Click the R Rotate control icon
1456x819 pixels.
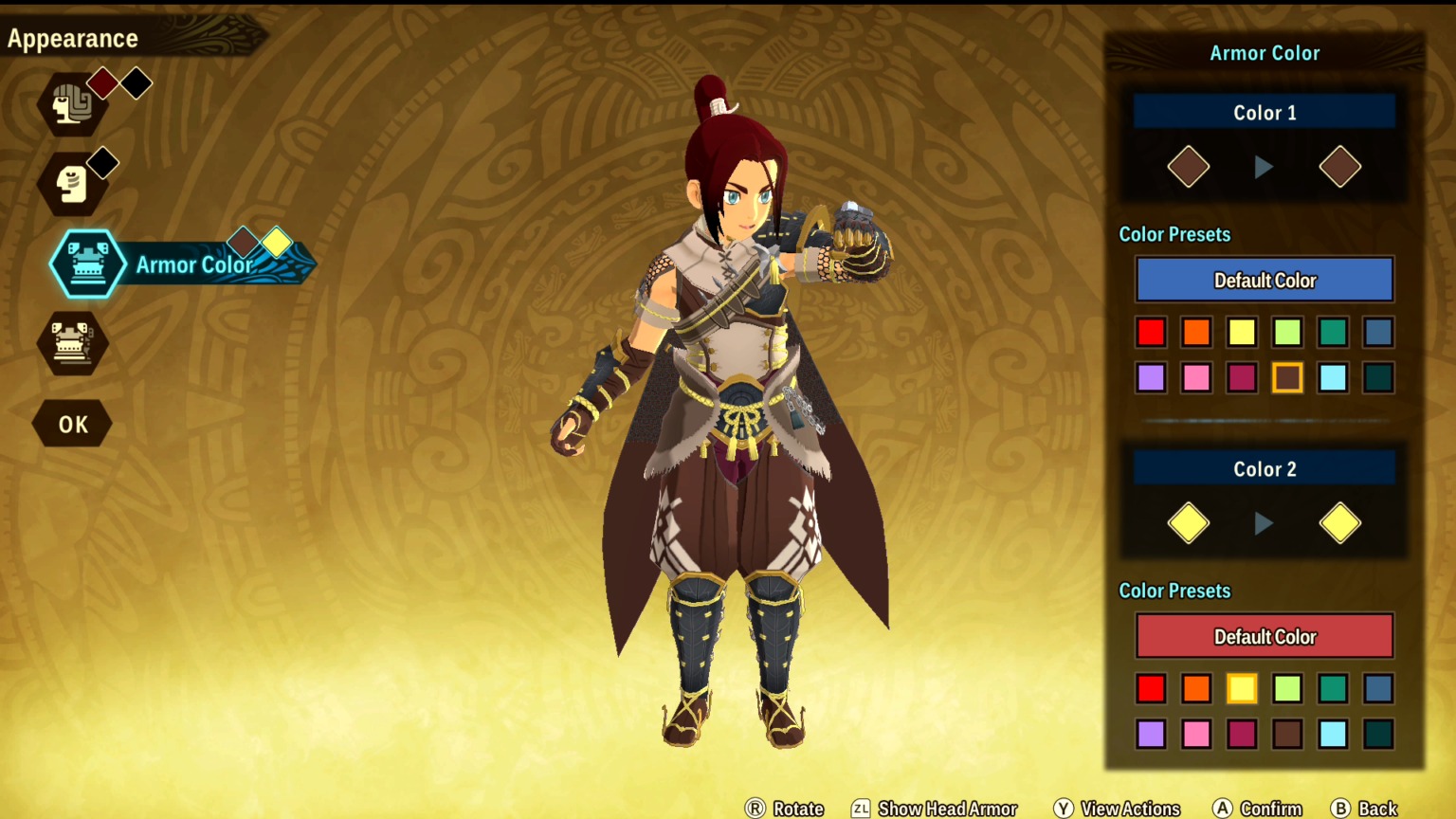(x=754, y=809)
